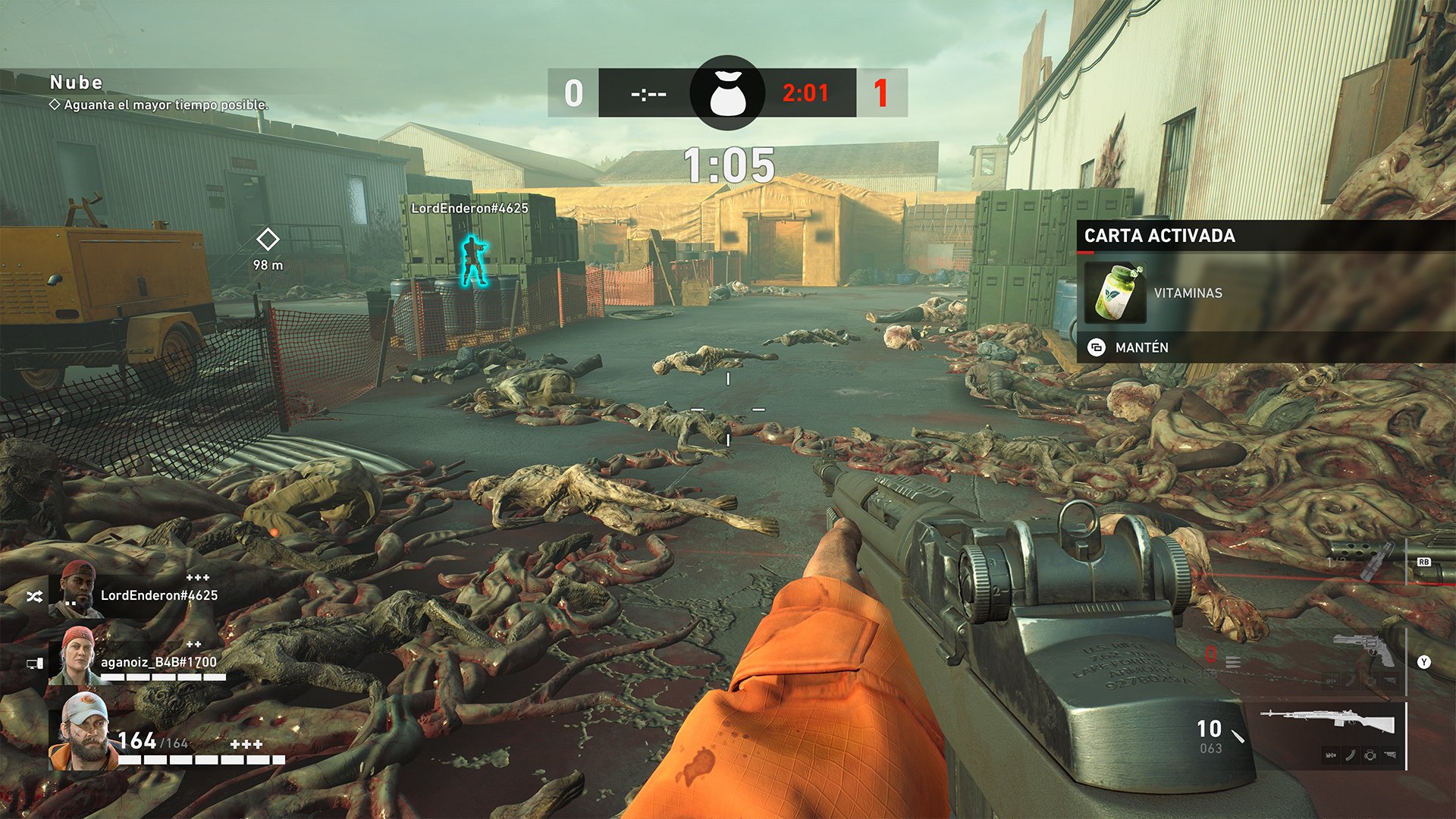Click your own bearded character portrait

coord(82,732)
